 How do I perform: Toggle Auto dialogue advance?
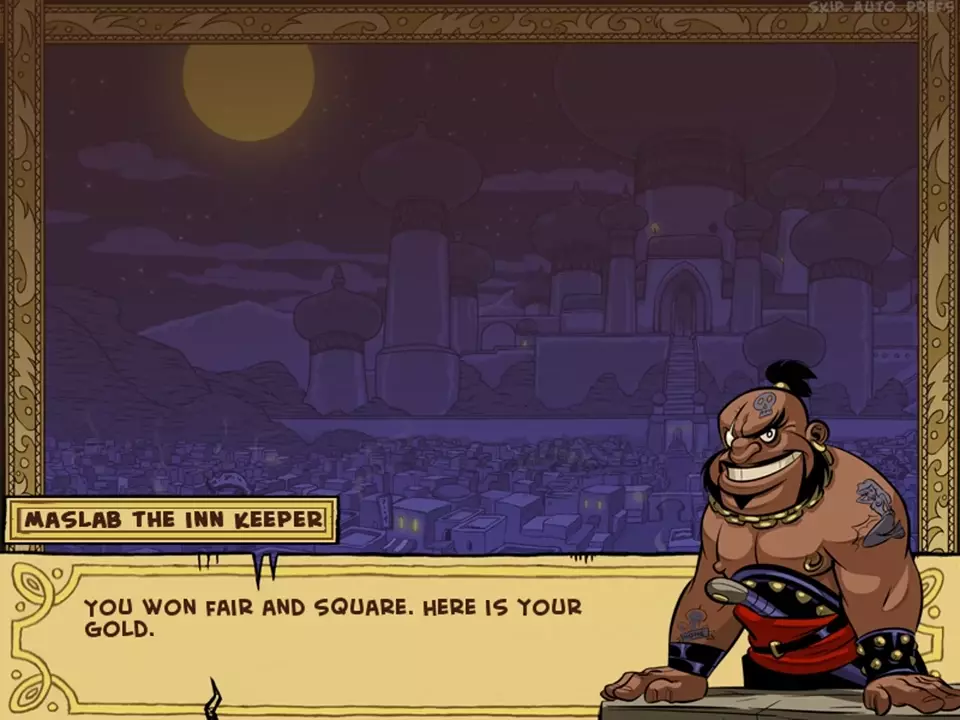point(875,7)
